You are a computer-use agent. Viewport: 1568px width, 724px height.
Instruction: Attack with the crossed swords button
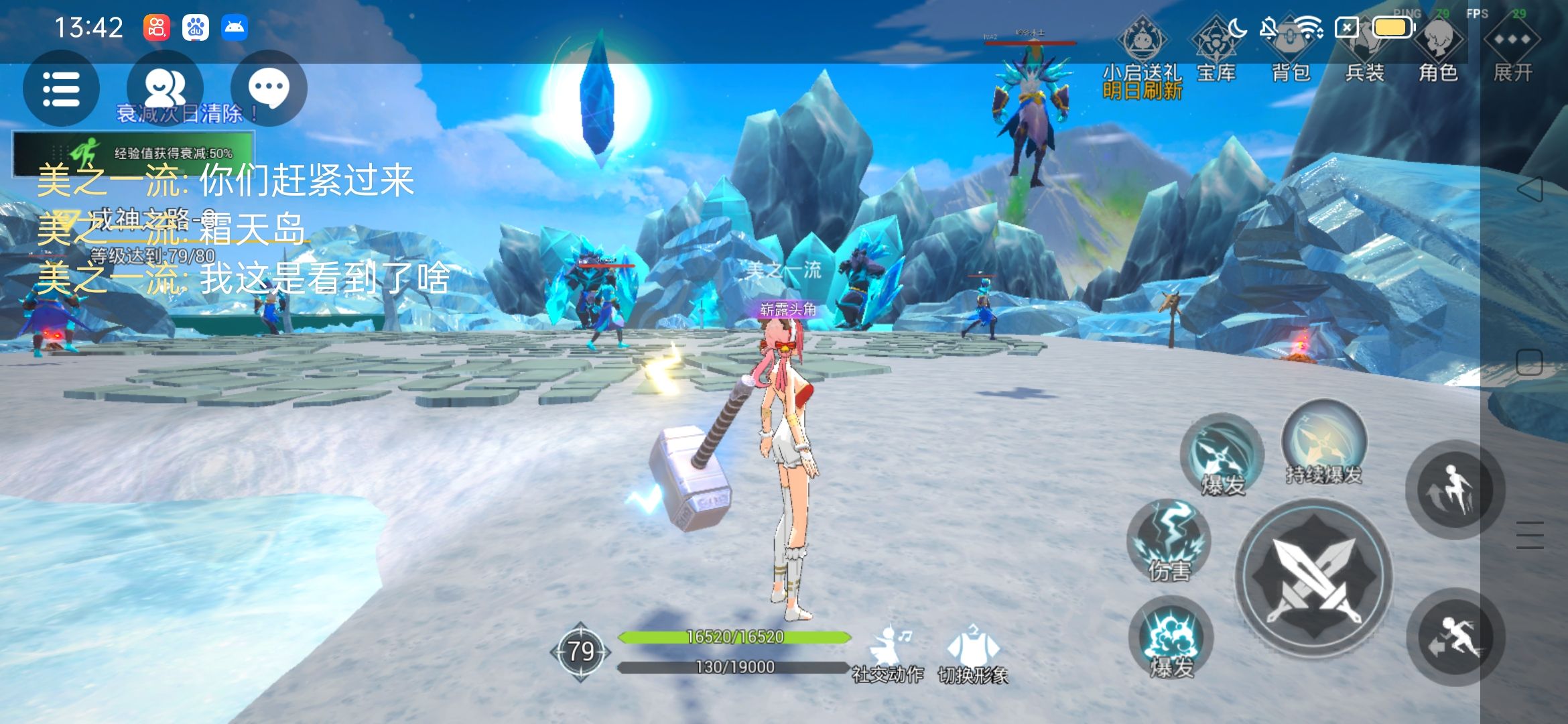[1313, 577]
